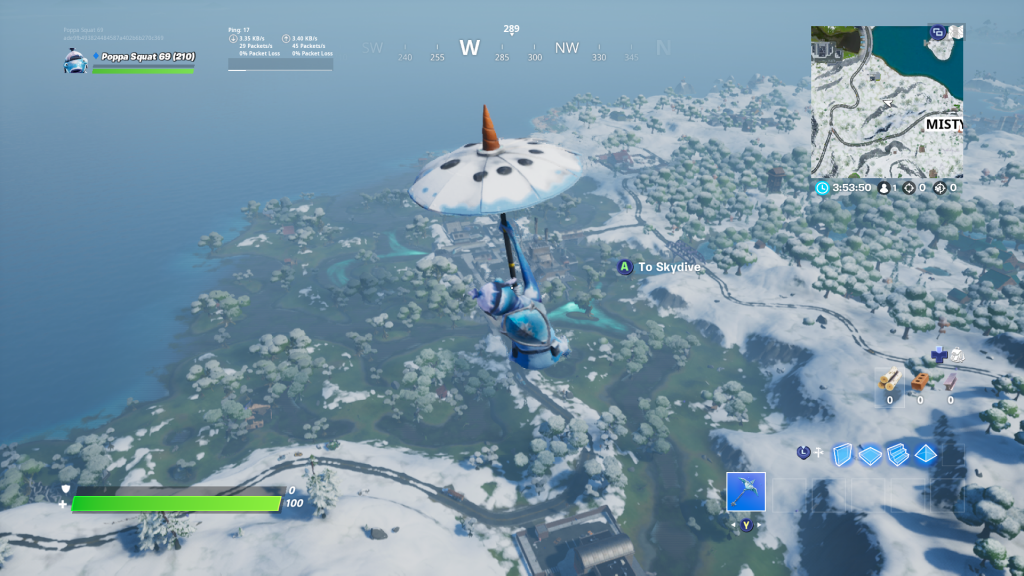Viewport: 1024px width, 576px height.
Task: Select metal building material
Action: pos(950,381)
